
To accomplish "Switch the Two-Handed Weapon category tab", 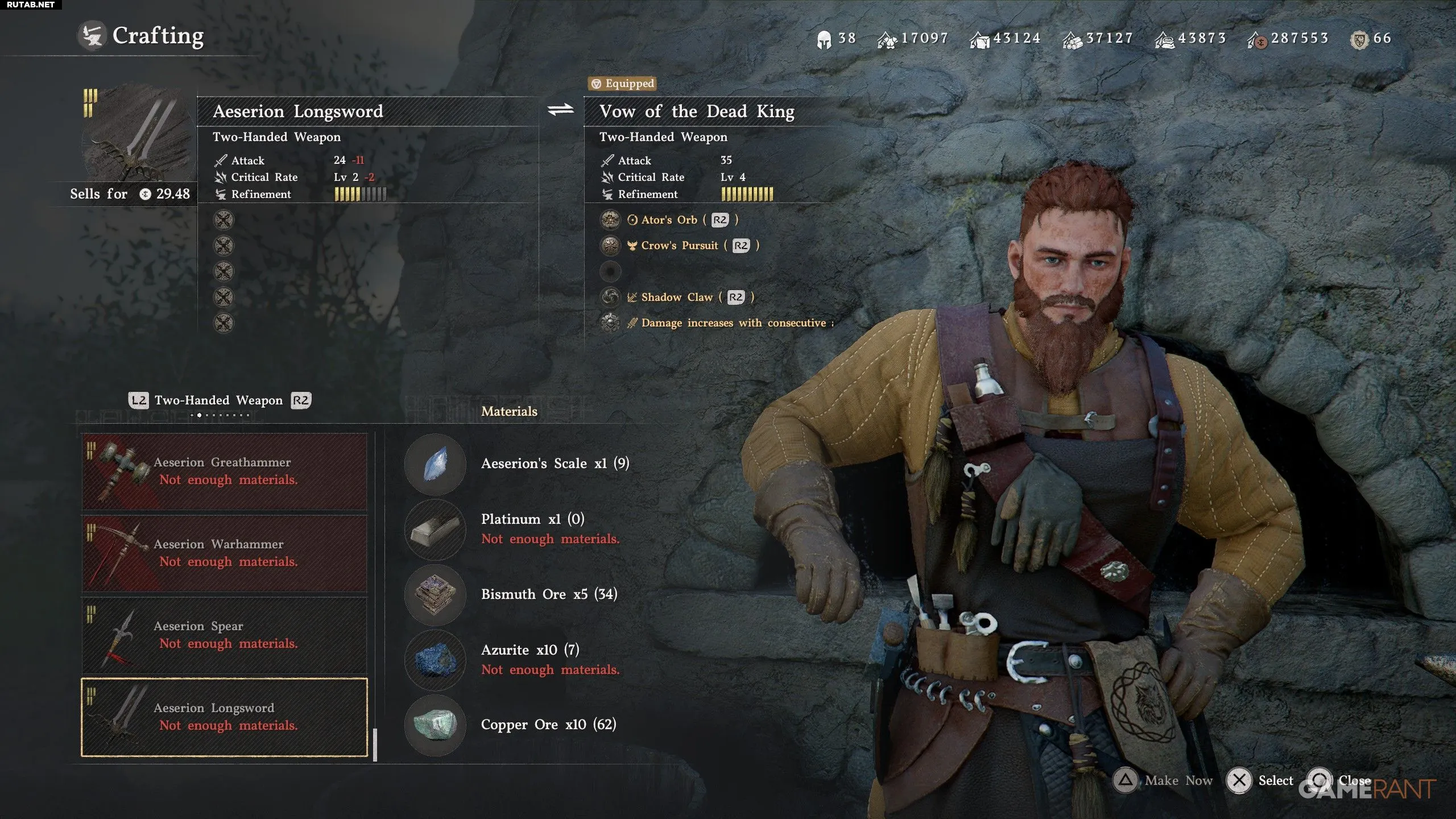I will click(218, 400).
